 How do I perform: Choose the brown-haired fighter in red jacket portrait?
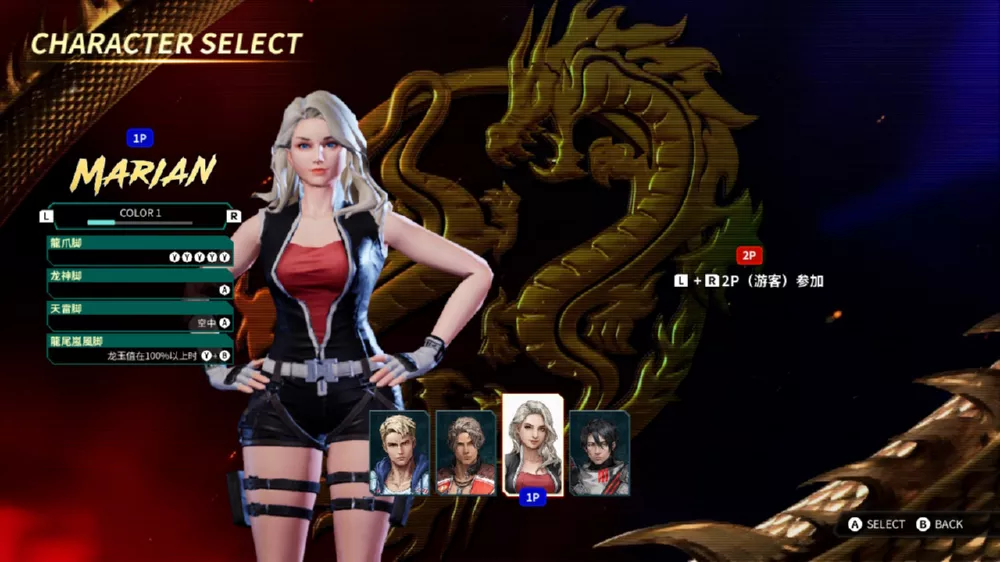coord(466,452)
